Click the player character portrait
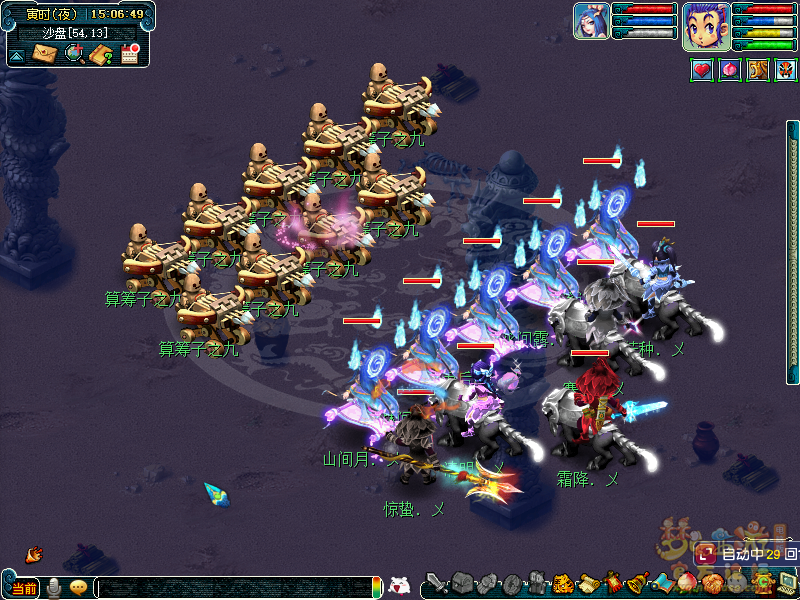 705,26
